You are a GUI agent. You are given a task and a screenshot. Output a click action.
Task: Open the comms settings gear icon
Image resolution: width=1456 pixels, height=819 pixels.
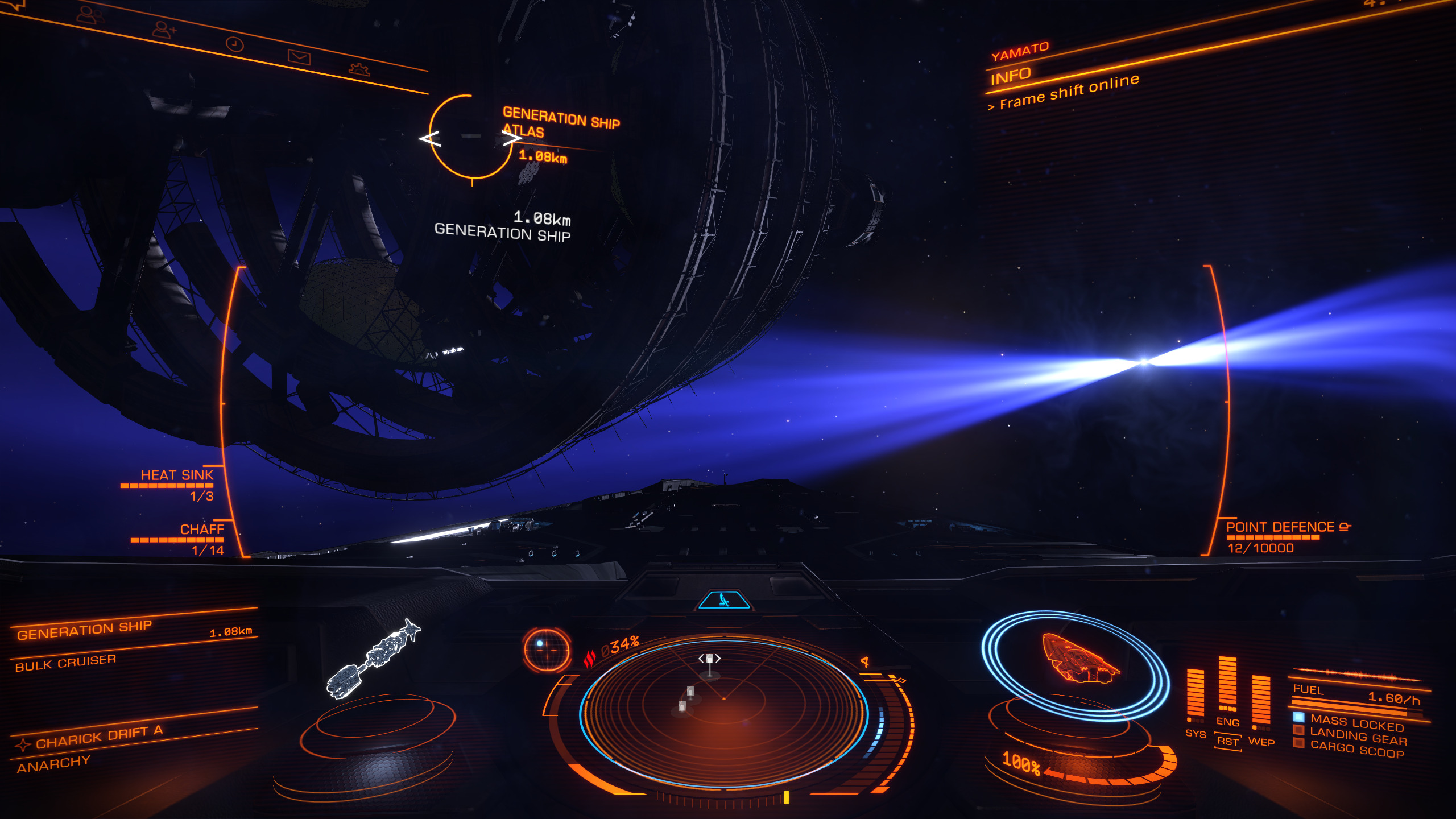(359, 69)
